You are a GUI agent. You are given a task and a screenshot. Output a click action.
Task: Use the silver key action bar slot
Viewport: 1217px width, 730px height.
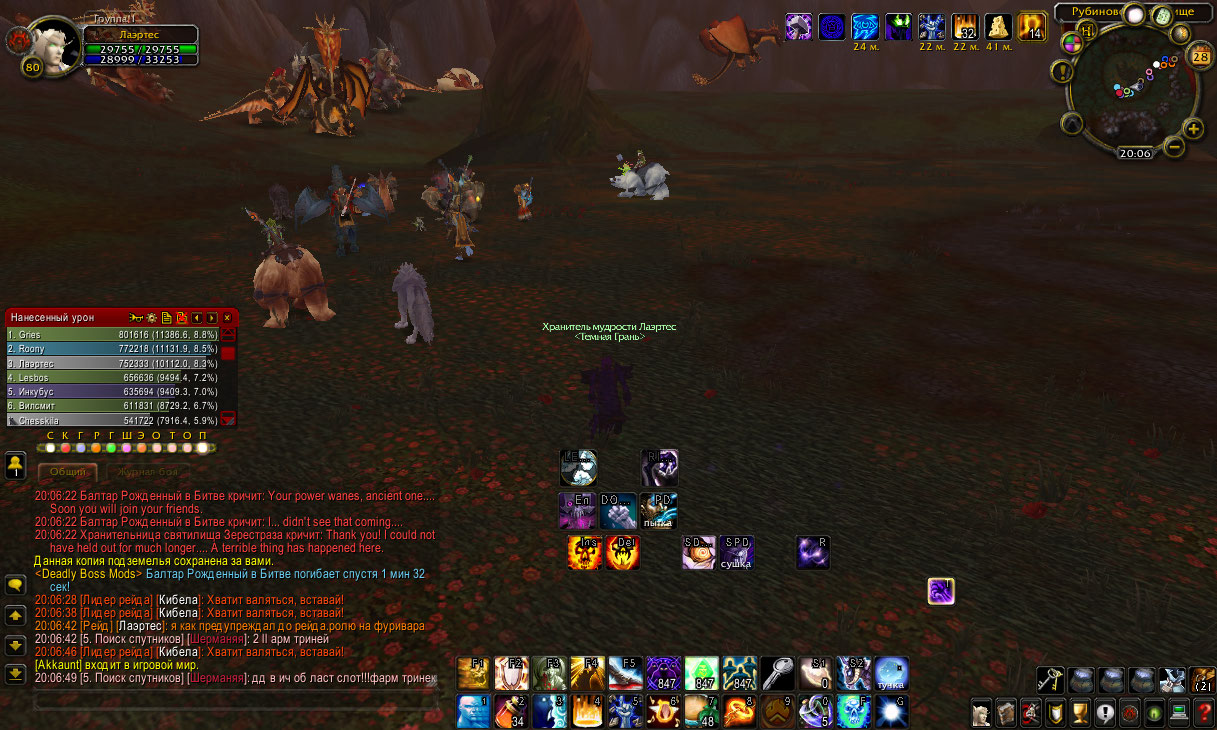pos(777,673)
